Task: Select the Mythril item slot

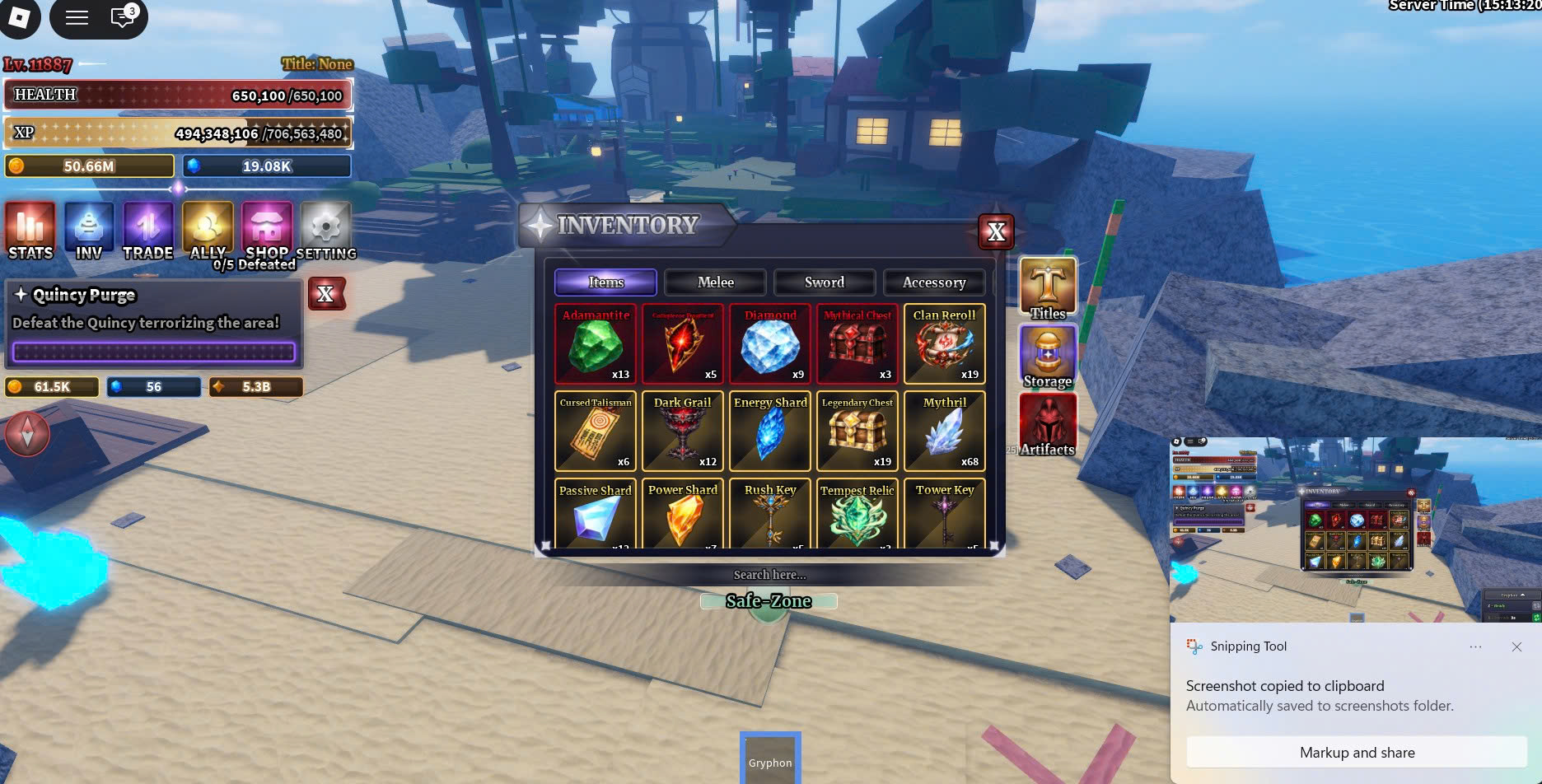Action: [x=944, y=432]
